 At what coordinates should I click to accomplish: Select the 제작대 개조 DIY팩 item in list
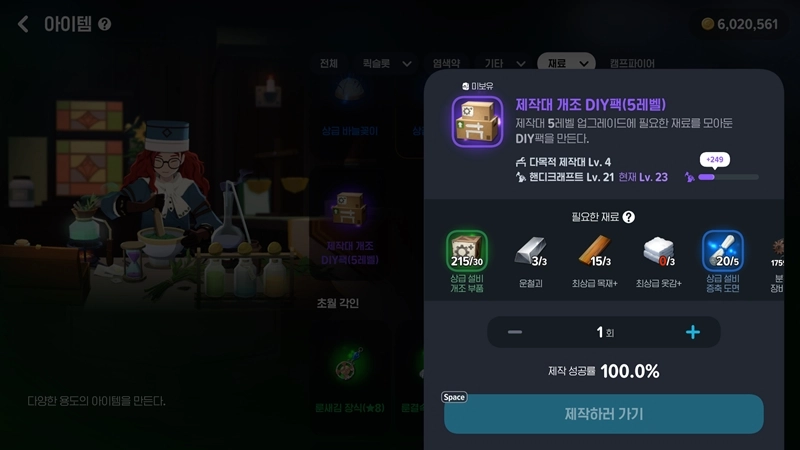click(348, 213)
